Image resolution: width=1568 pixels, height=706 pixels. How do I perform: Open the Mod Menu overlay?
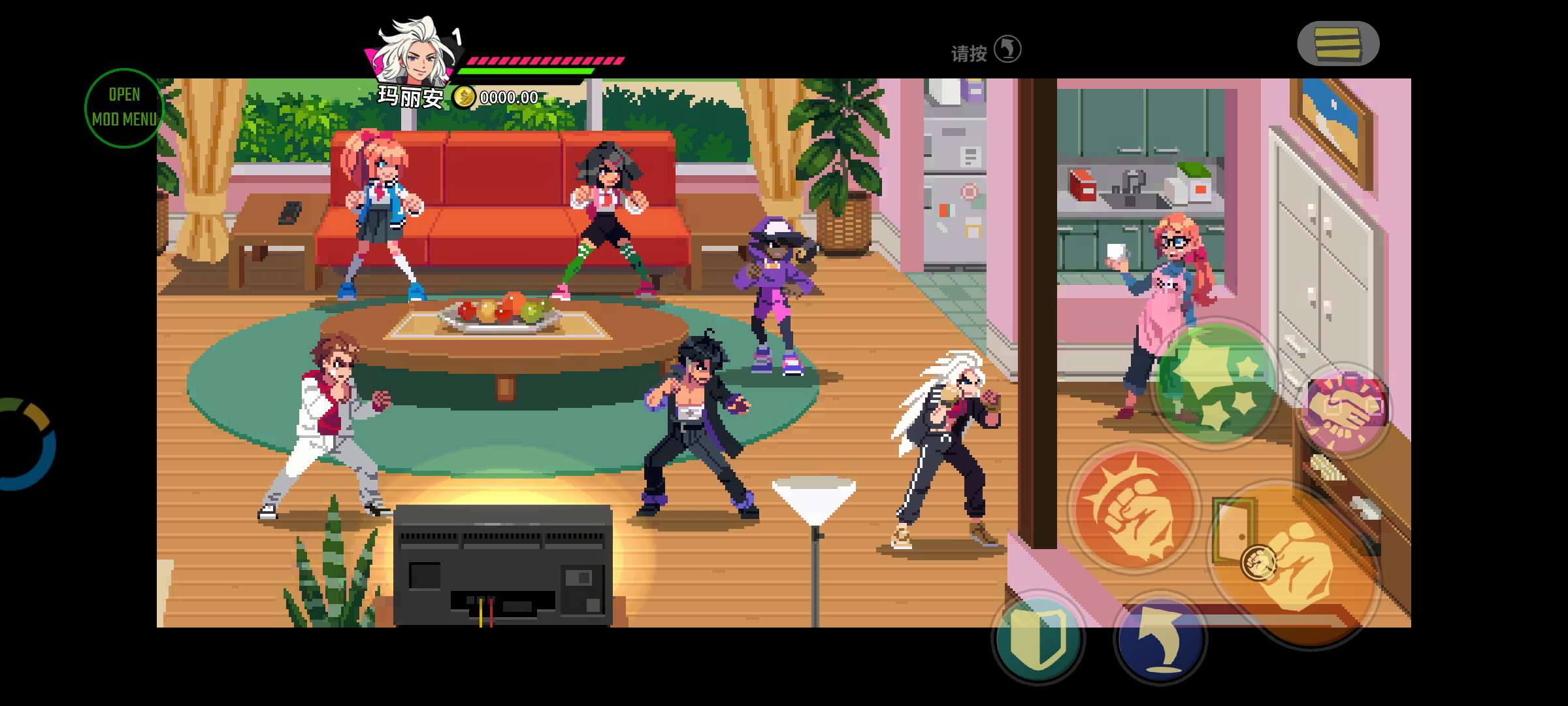(x=123, y=108)
